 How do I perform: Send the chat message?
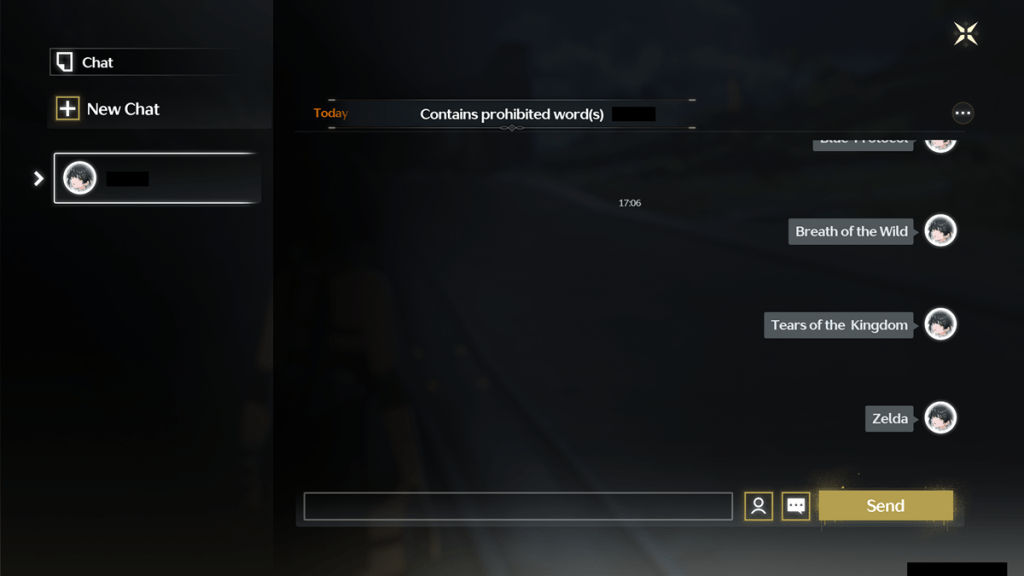click(885, 506)
